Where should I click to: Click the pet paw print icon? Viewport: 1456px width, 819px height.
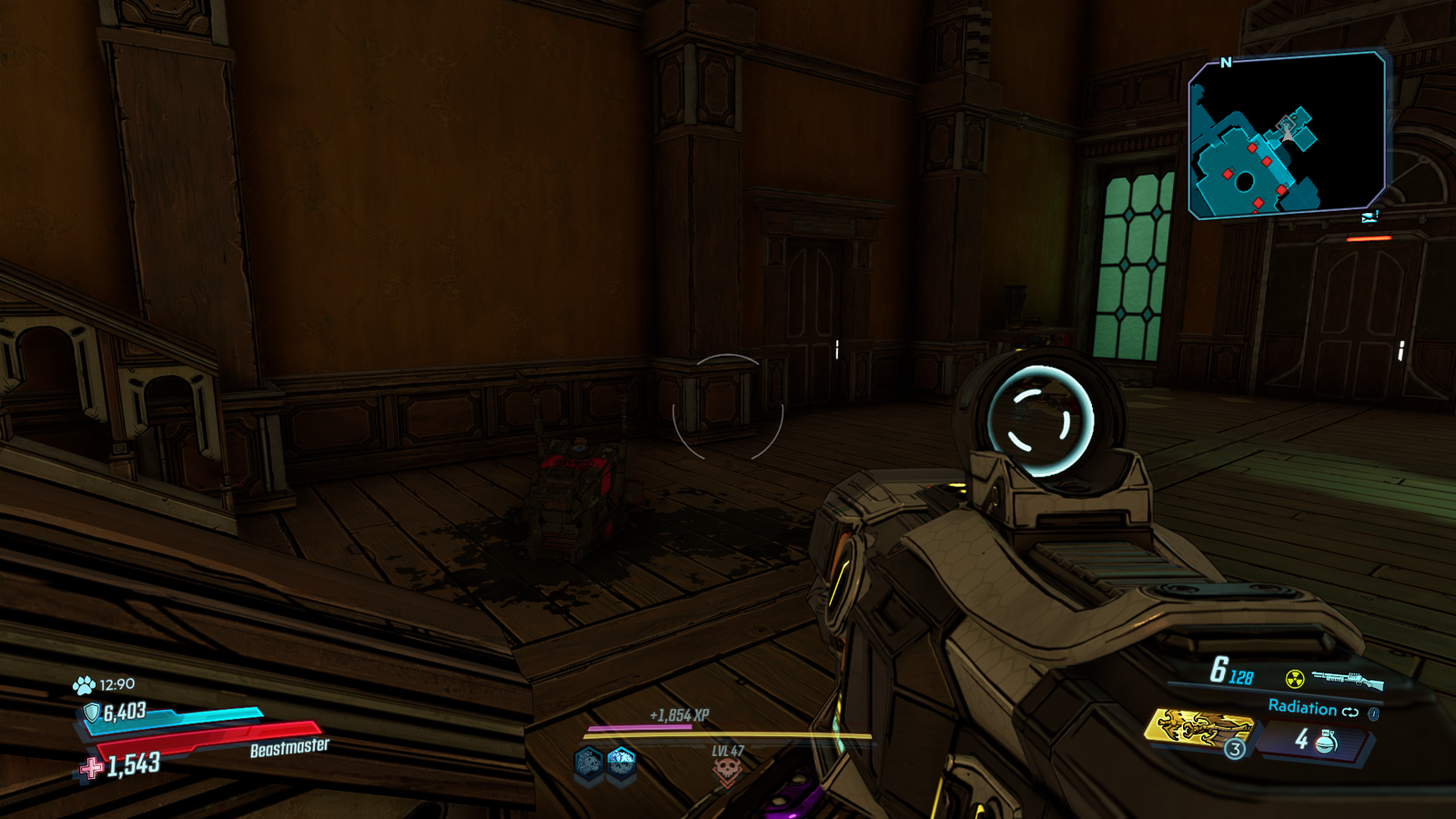tap(84, 685)
